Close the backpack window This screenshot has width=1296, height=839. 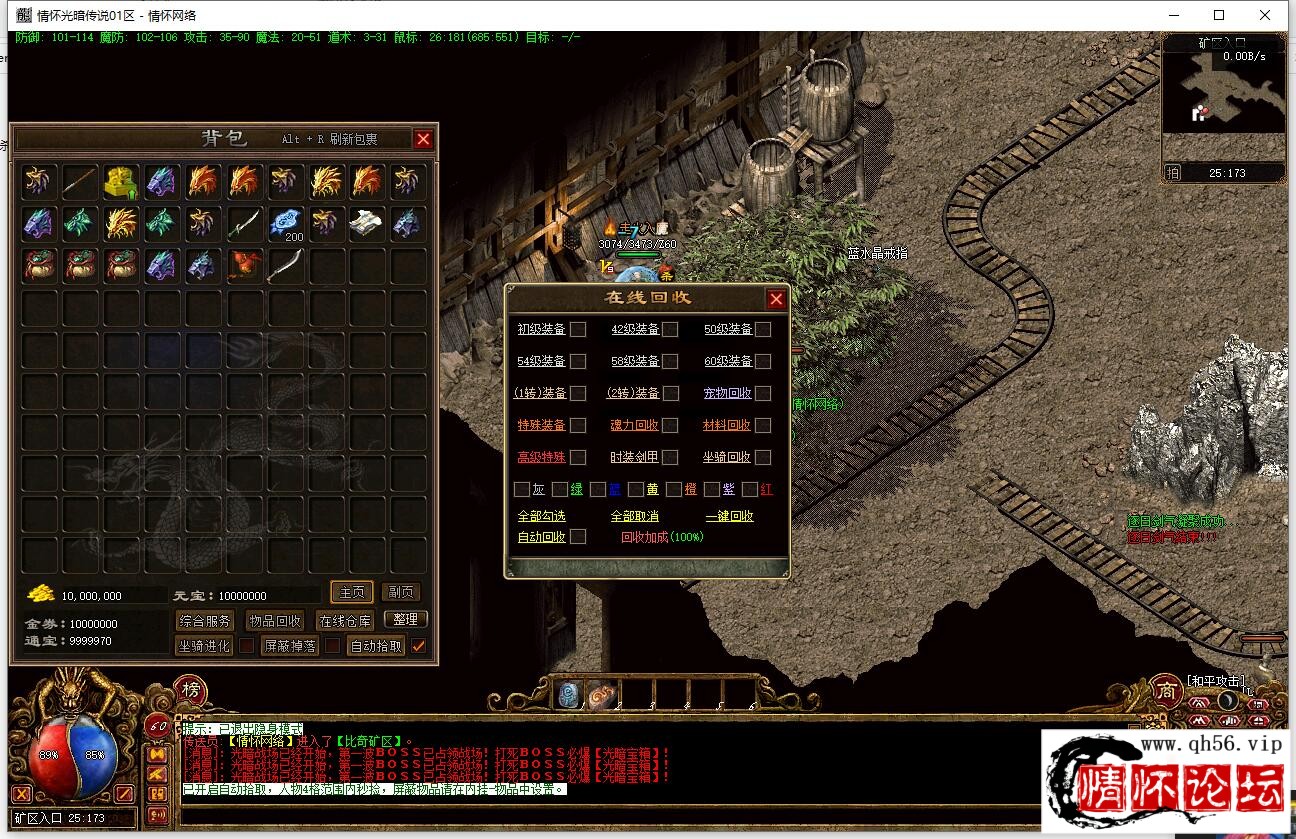click(x=423, y=140)
